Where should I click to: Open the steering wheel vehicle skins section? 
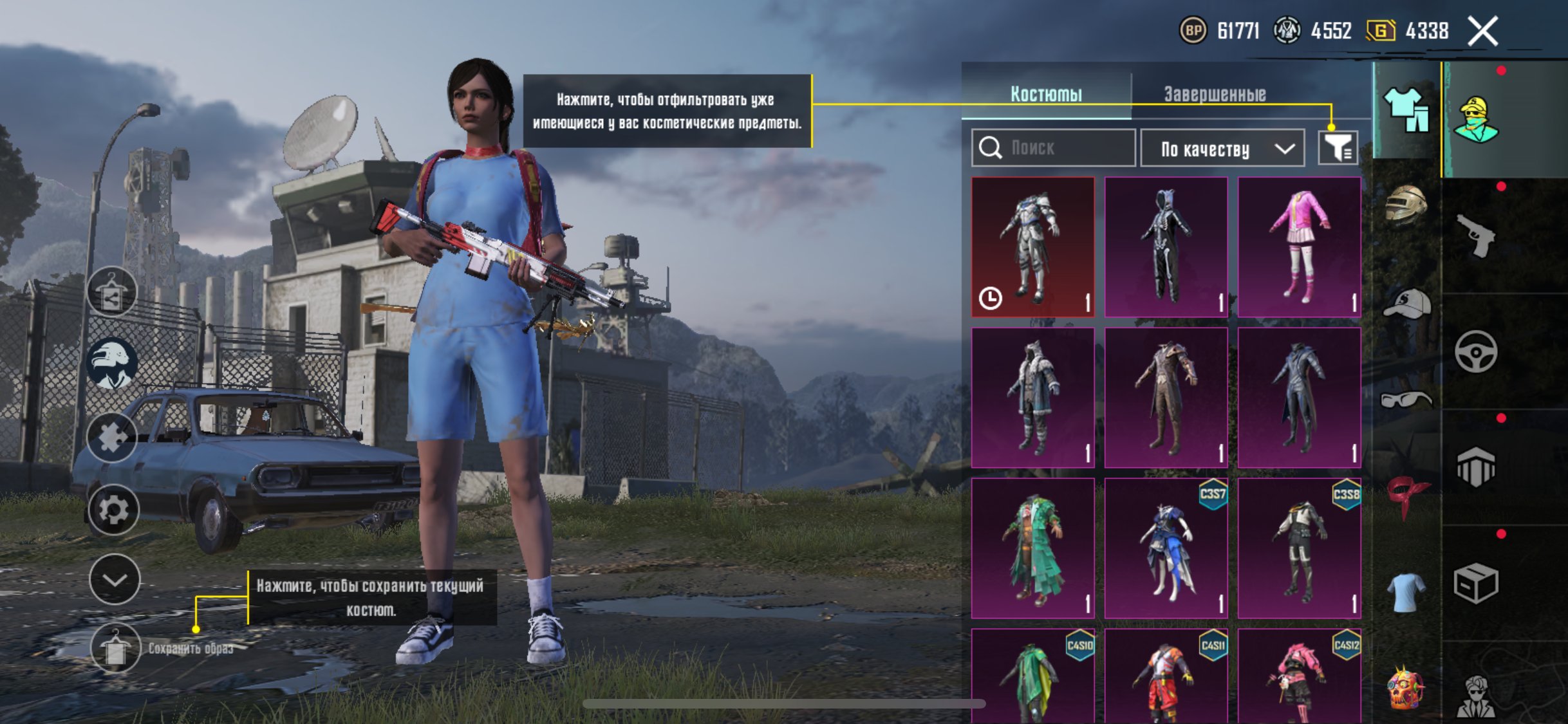coord(1475,351)
